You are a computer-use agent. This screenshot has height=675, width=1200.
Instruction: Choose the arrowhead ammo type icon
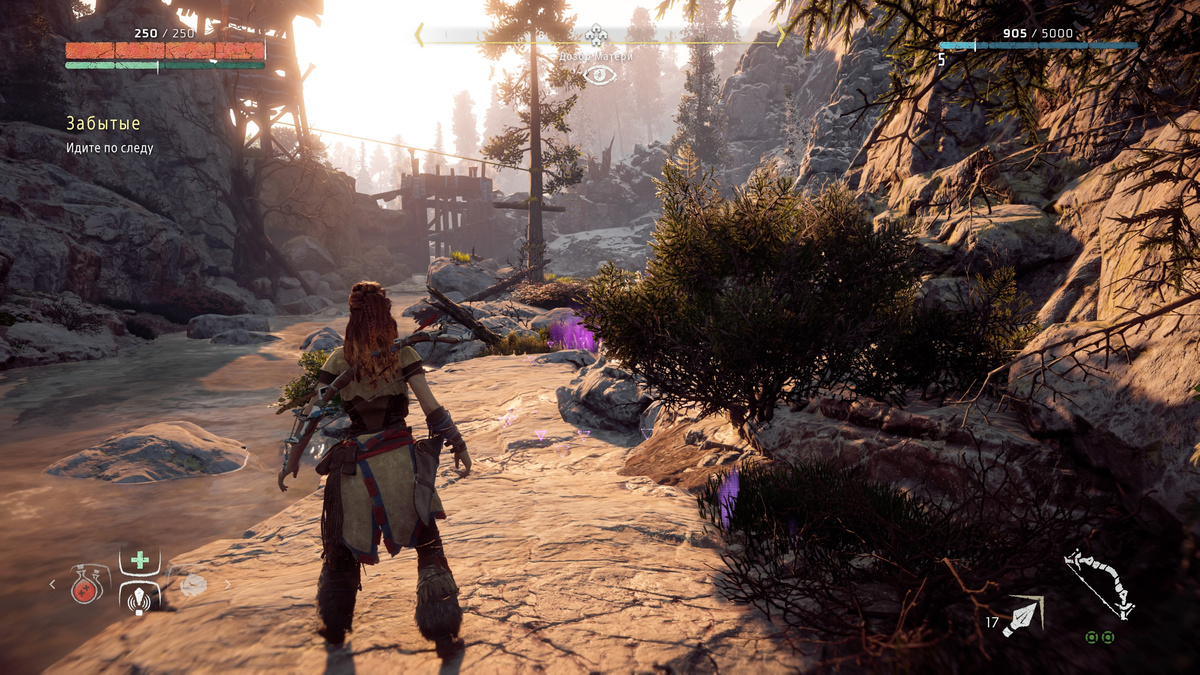pos(1026,613)
